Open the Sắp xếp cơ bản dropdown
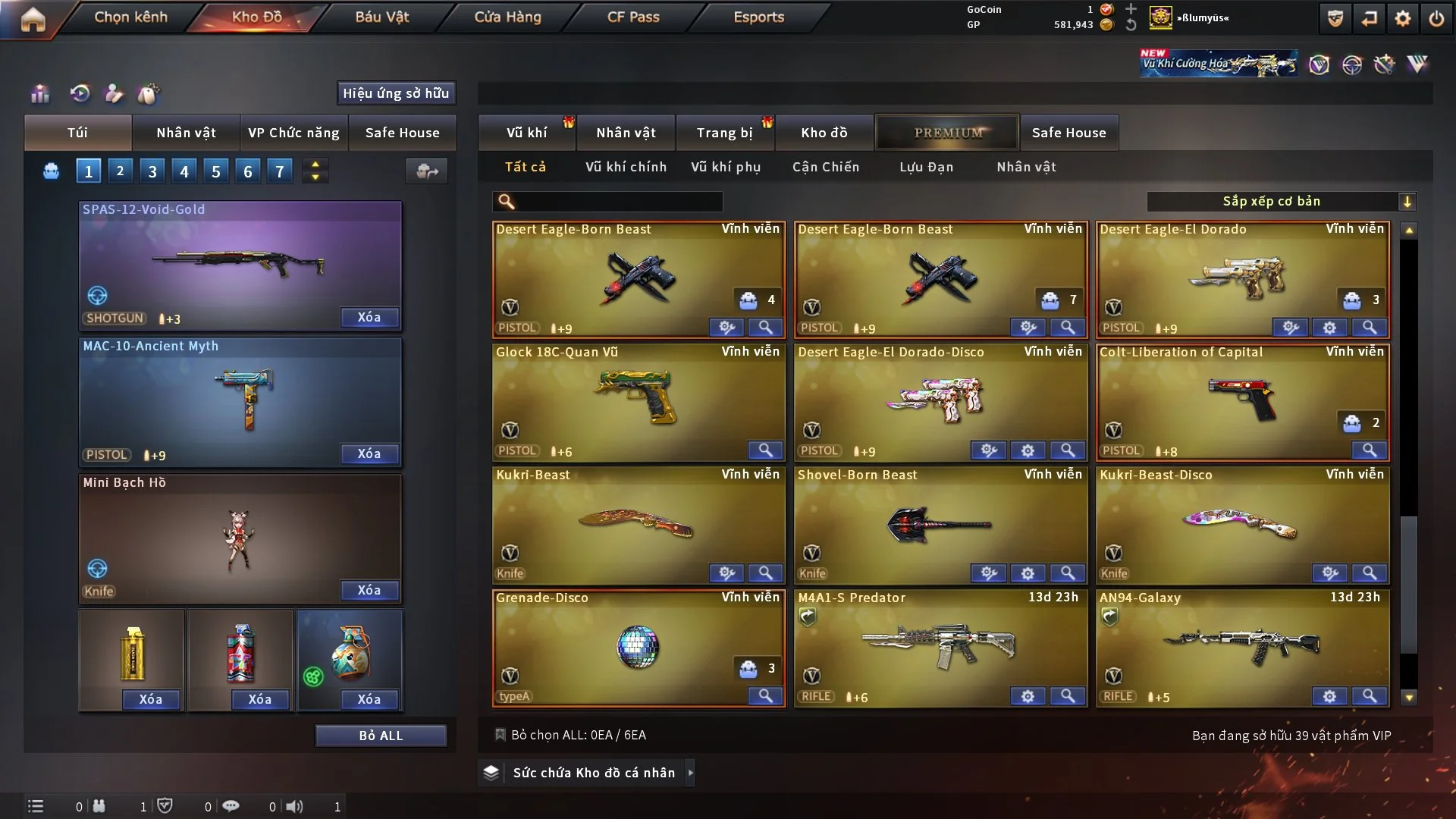The width and height of the screenshot is (1456, 819). tap(1281, 201)
